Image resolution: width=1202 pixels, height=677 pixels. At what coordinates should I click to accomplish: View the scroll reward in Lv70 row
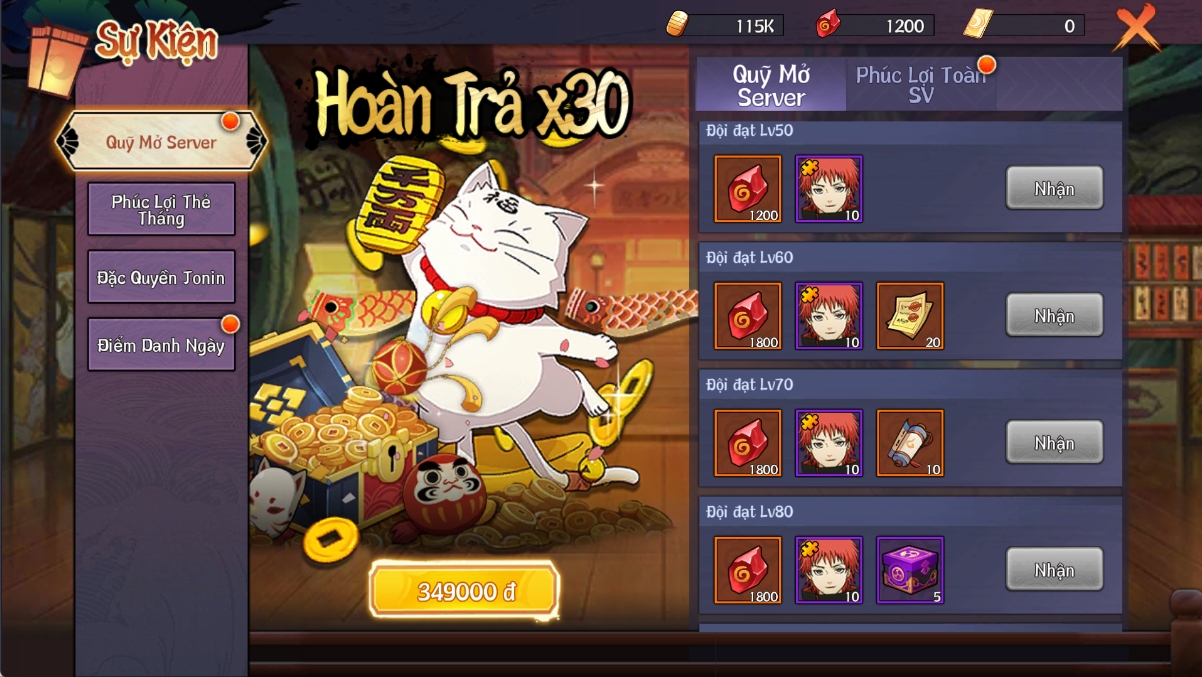pyautogui.click(x=910, y=443)
